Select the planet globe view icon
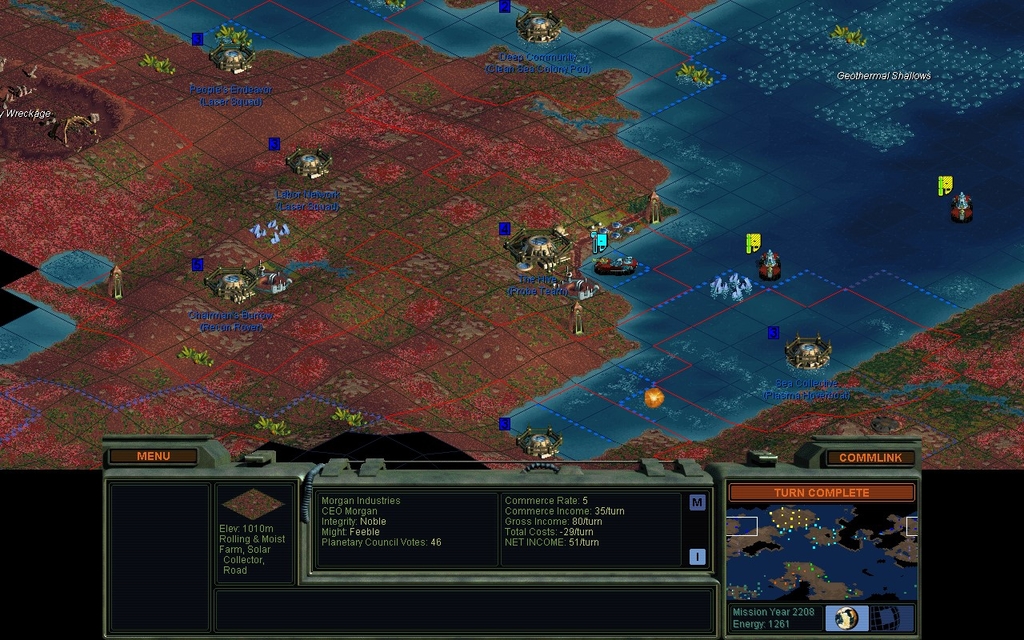Screen dimensions: 1024x640 click(x=848, y=618)
